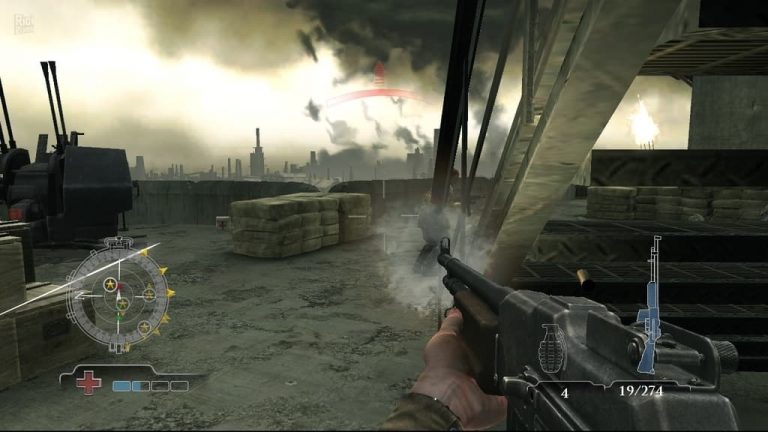Click the red cross health icon
Viewport: 768px width, 432px height.
(90, 383)
